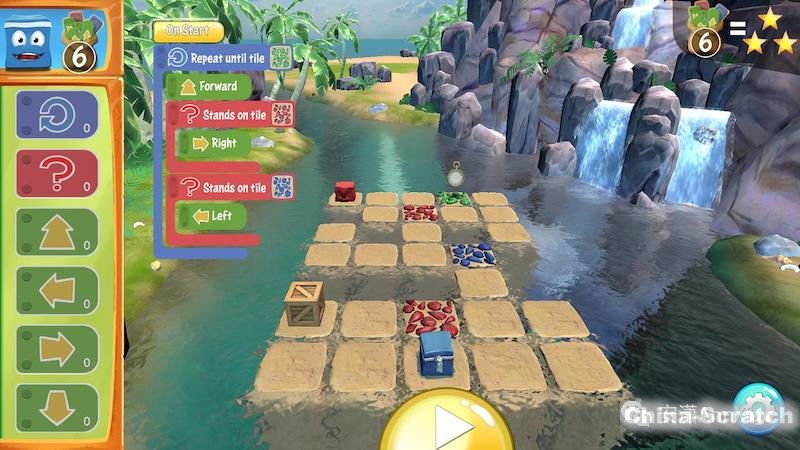Select the left arrow command block
Screen dimensions: 800x450
[58, 292]
